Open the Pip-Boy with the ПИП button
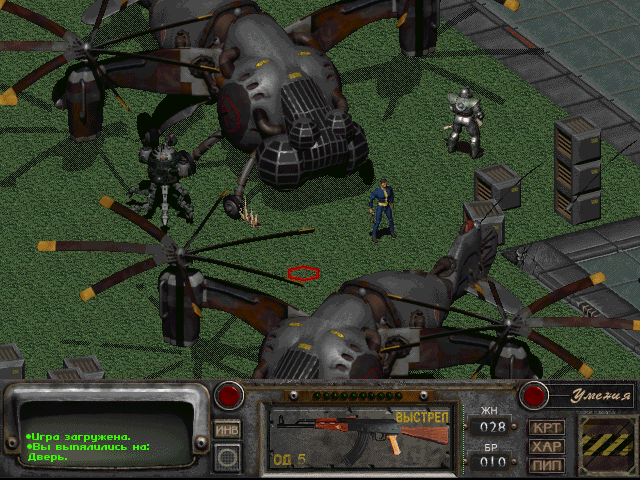This screenshot has width=640, height=480. tap(547, 464)
